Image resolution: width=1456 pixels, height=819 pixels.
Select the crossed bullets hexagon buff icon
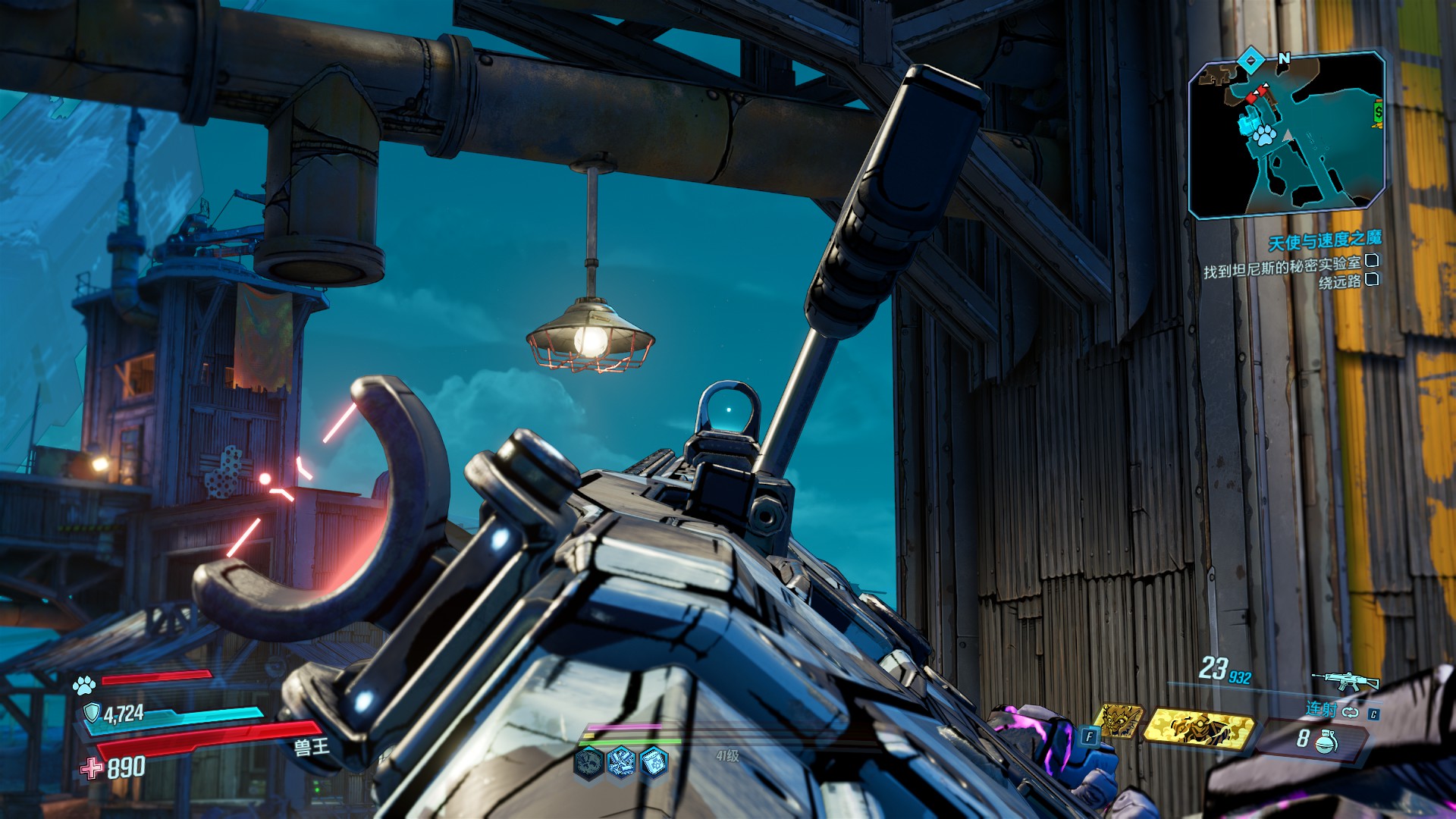pyautogui.click(x=621, y=761)
